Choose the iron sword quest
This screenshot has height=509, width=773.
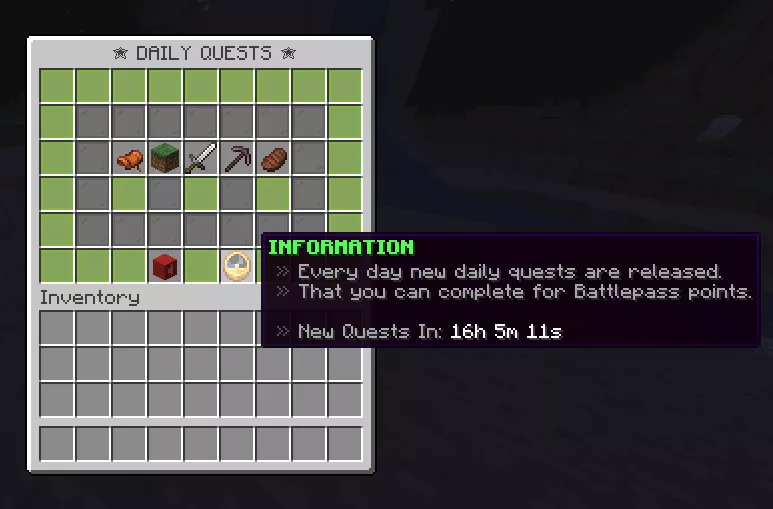tap(201, 158)
